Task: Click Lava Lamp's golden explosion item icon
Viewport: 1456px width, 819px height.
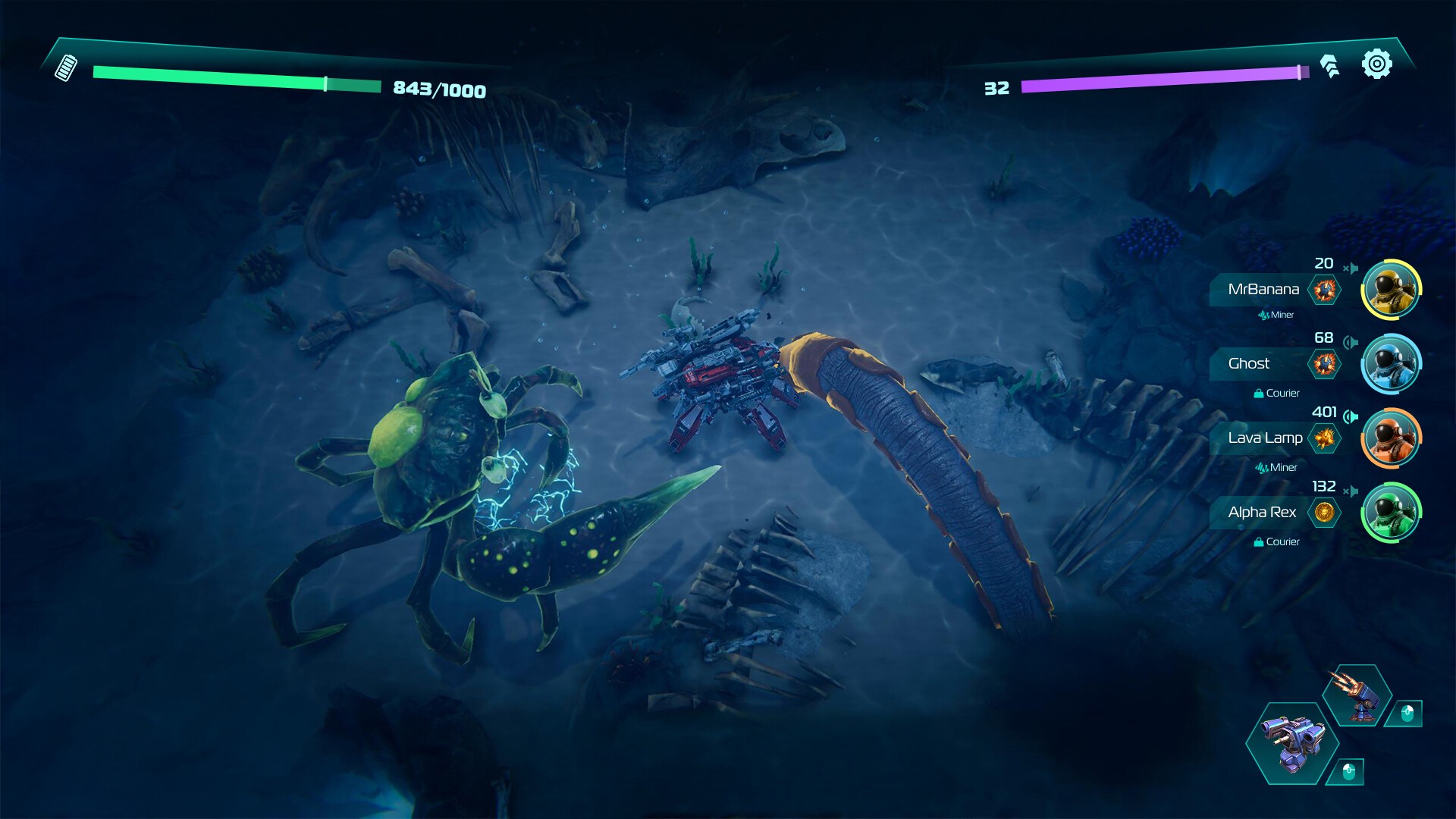Action: [x=1324, y=438]
